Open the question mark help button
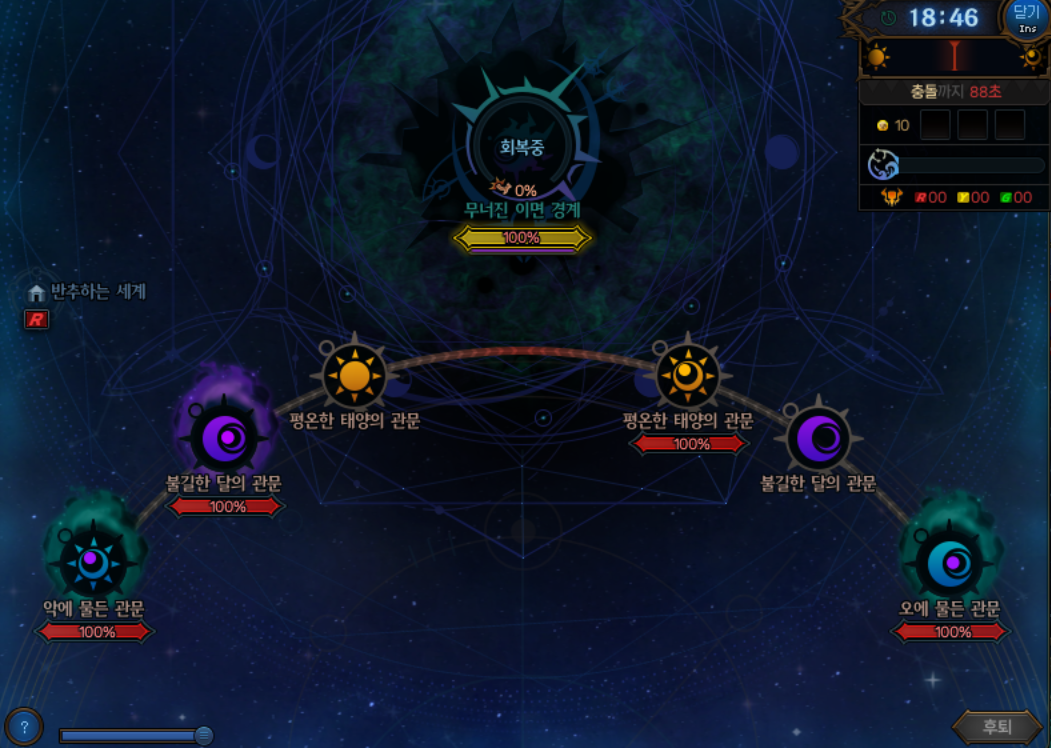 pos(24,727)
